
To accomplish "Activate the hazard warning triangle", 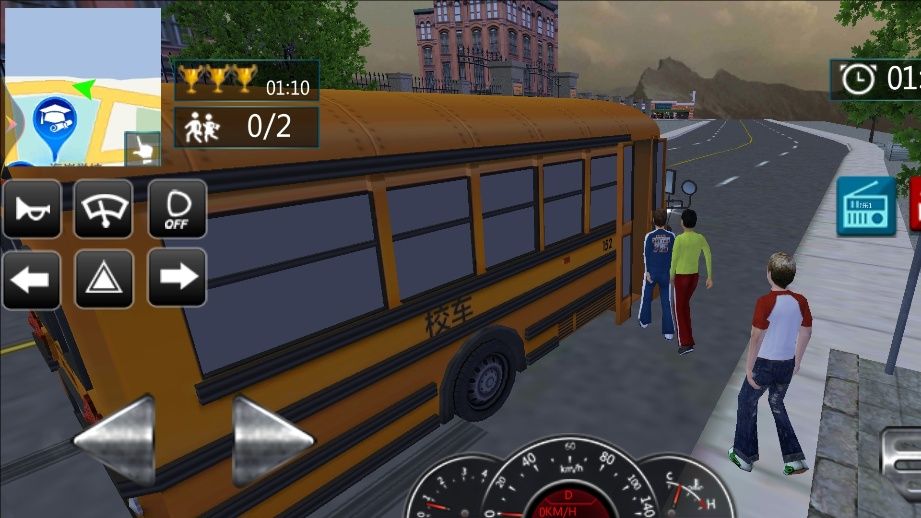I will pyautogui.click(x=103, y=278).
